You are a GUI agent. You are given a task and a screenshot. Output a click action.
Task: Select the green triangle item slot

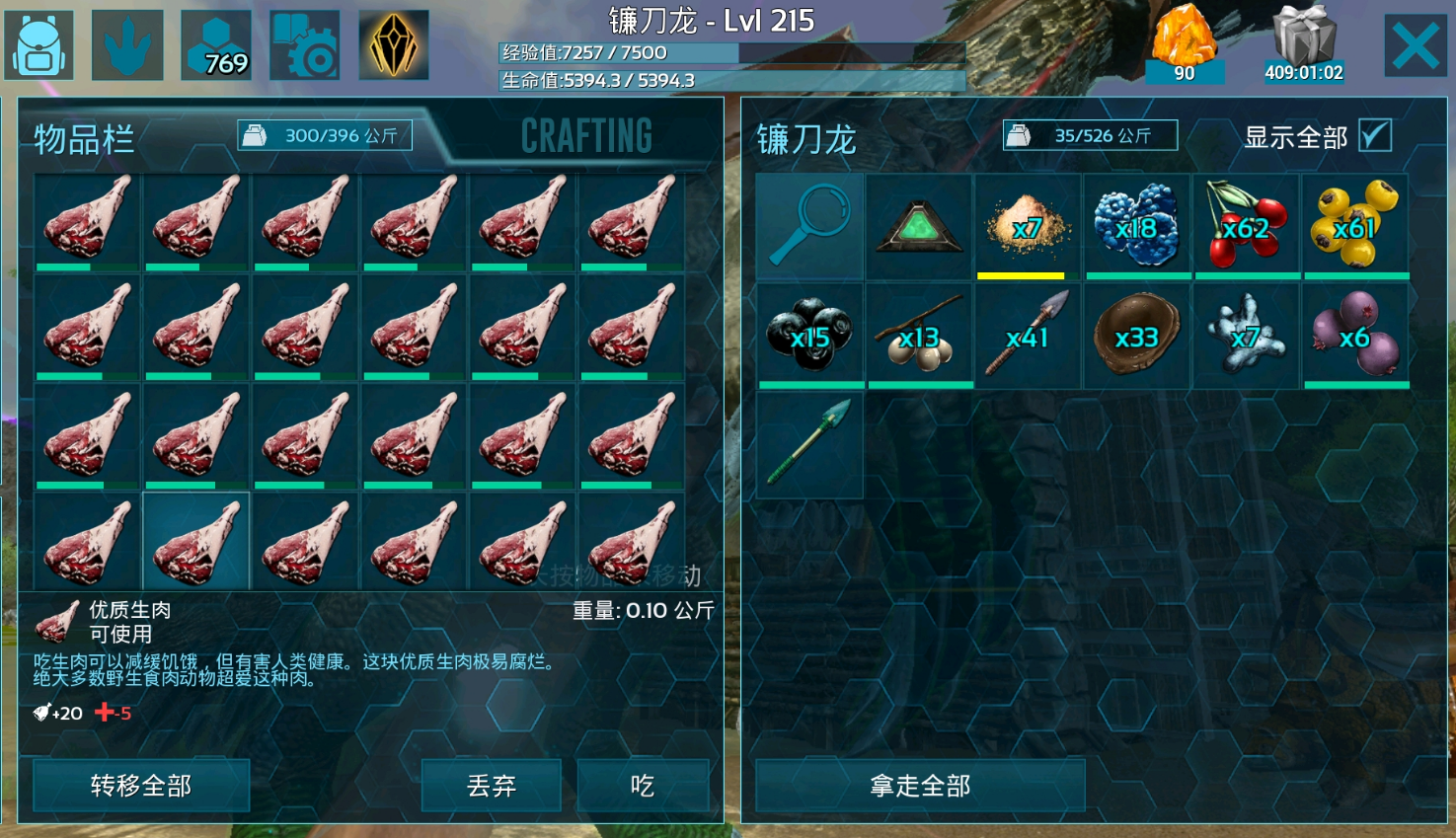[x=919, y=226]
